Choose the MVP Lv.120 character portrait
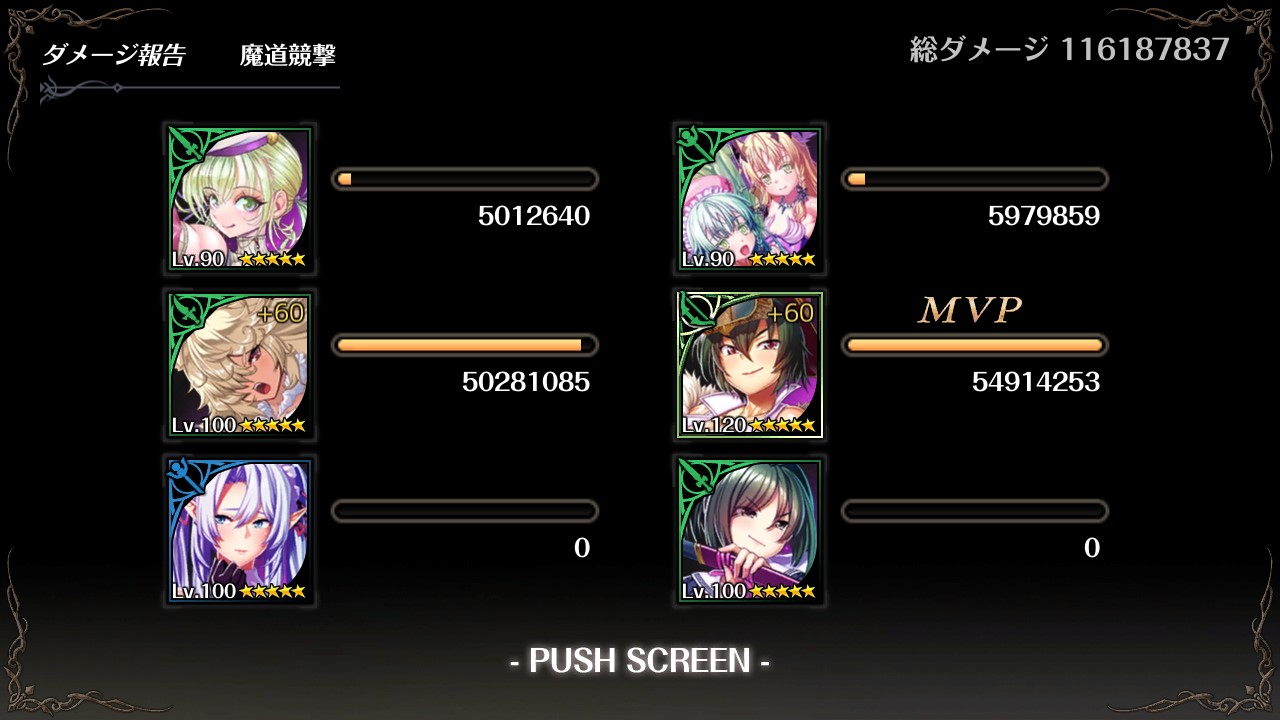Viewport: 1280px width, 720px height. point(750,365)
